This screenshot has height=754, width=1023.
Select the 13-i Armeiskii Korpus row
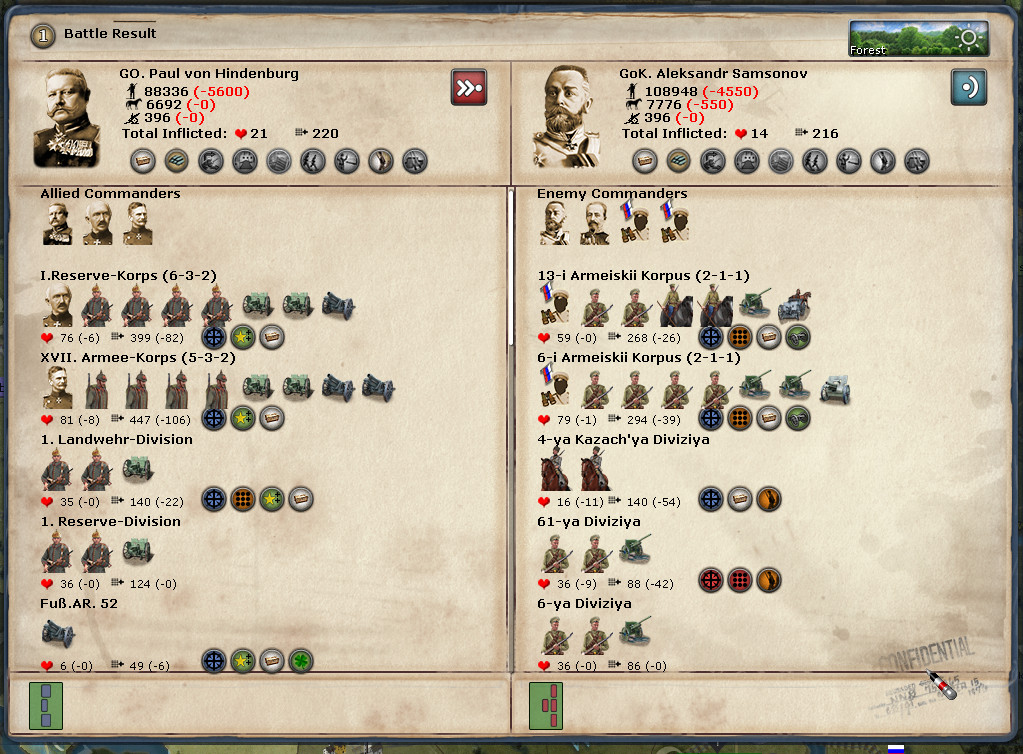pos(643,275)
